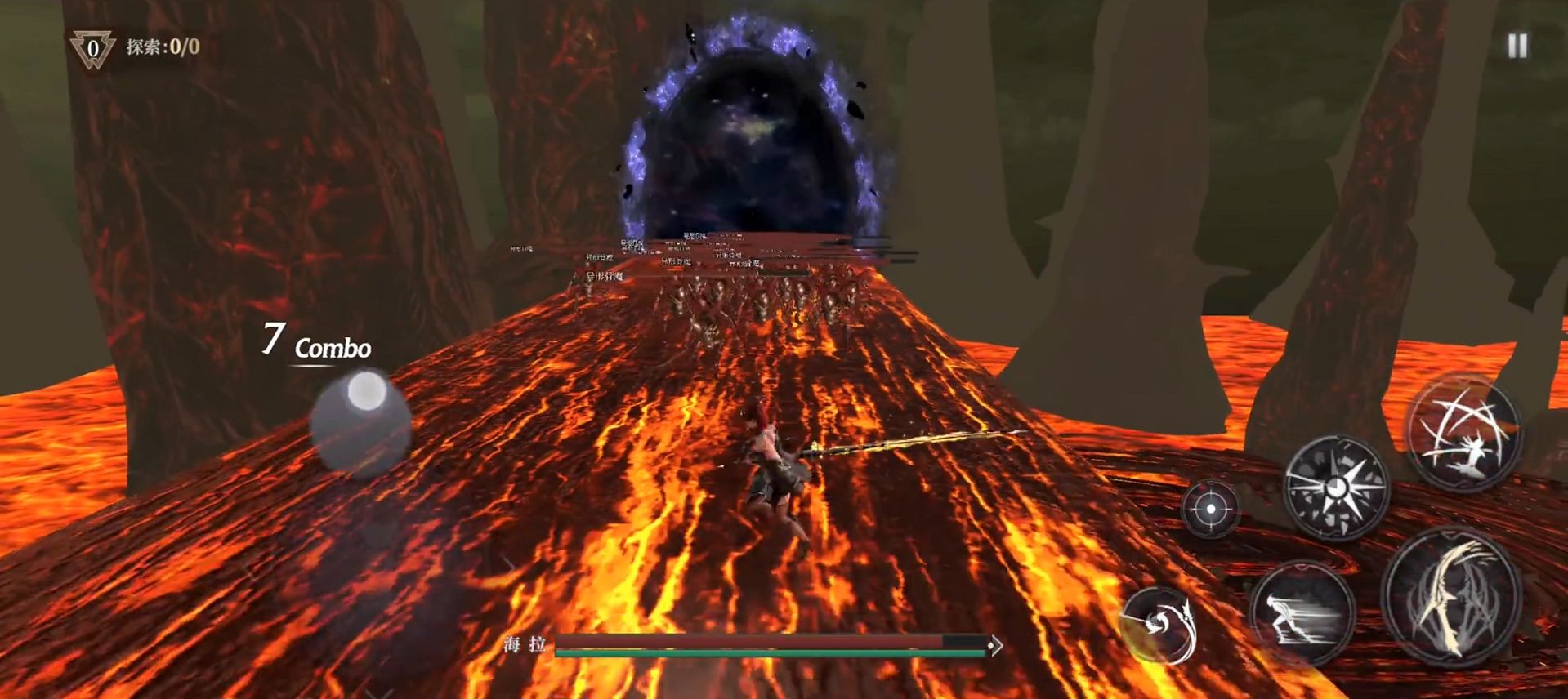The width and height of the screenshot is (1568, 699).
Task: Activate the crosshair target-lock button
Action: click(x=1210, y=509)
